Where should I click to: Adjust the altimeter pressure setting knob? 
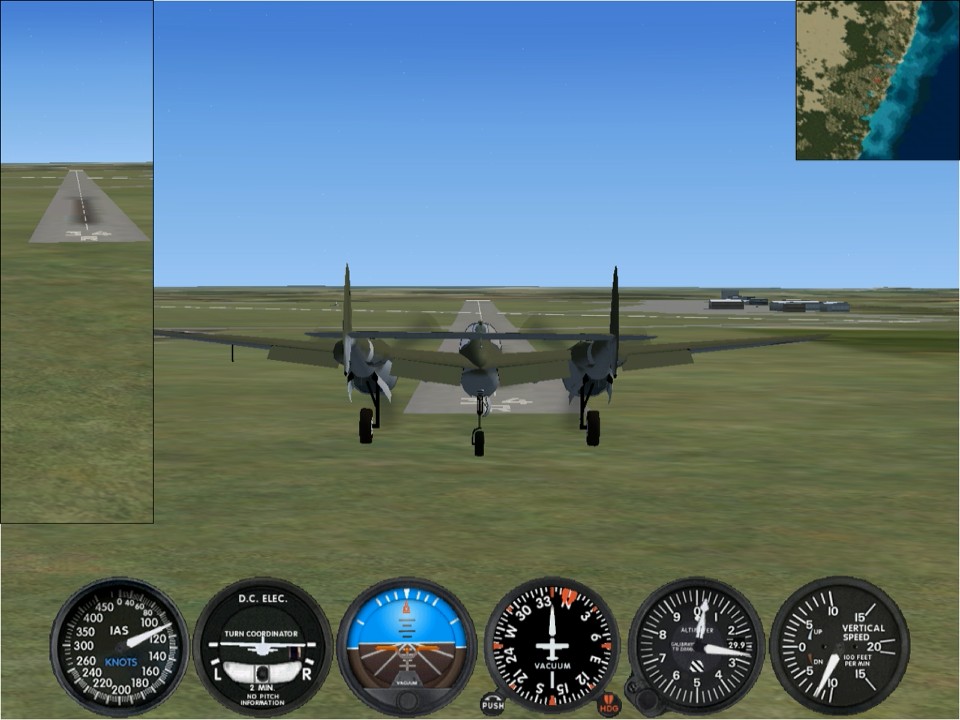[641, 696]
